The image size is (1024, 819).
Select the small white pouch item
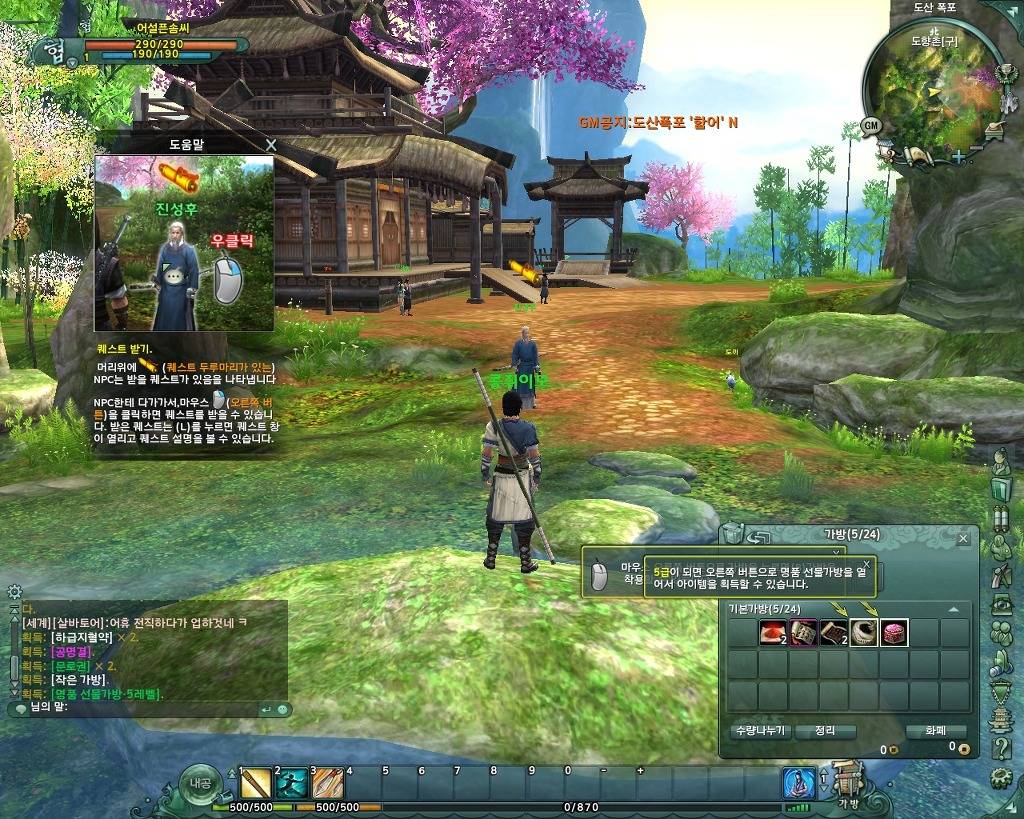(x=863, y=633)
